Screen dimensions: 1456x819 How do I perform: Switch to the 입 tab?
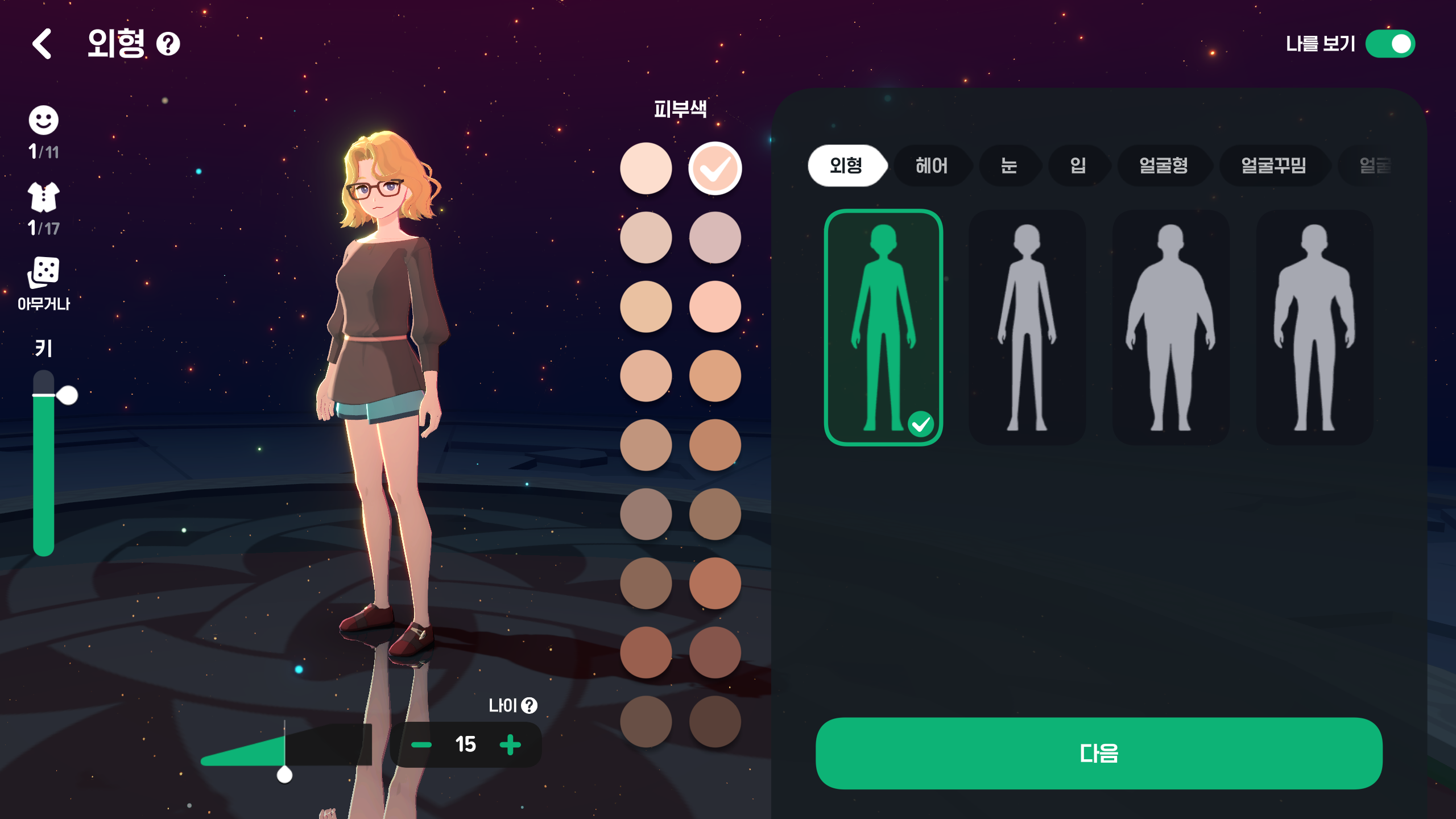[1077, 166]
